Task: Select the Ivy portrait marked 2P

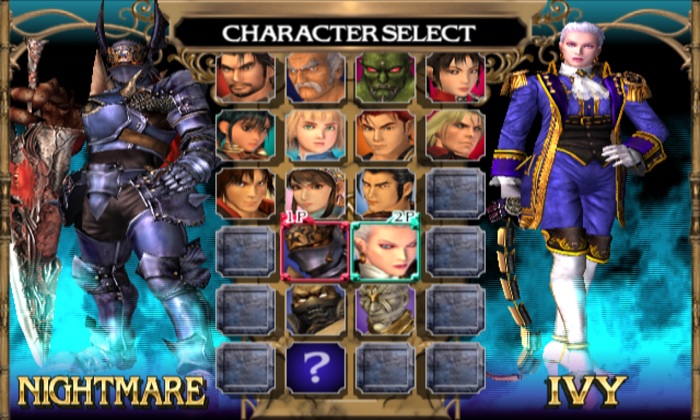Action: pyautogui.click(x=385, y=251)
